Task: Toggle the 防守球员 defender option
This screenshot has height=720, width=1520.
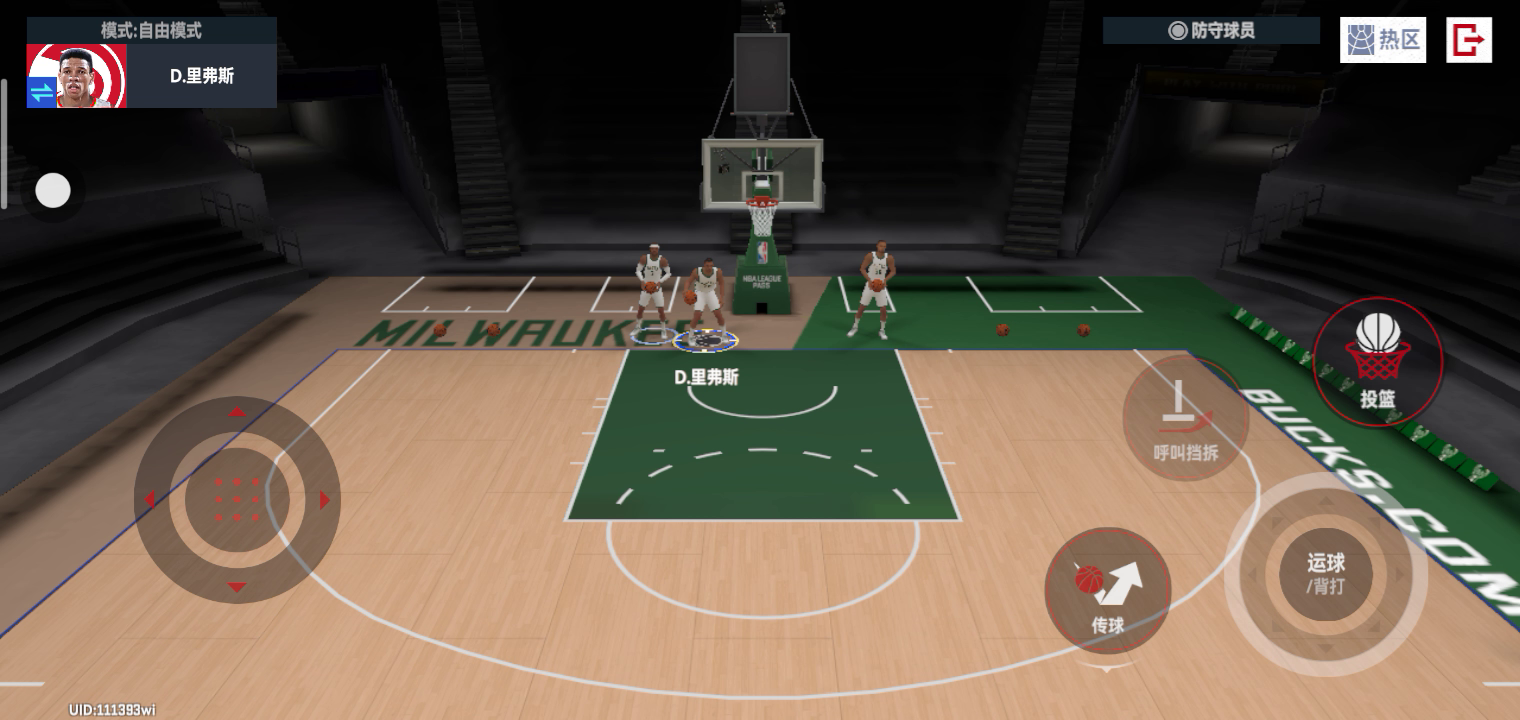Action: pyautogui.click(x=1211, y=31)
